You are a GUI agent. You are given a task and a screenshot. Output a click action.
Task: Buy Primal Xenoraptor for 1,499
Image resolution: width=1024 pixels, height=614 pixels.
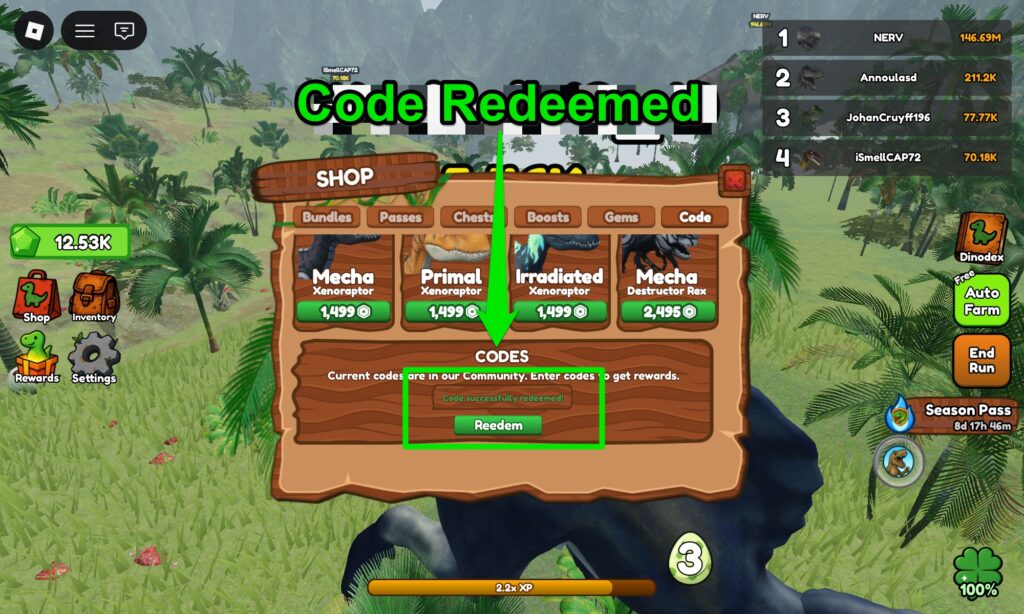click(451, 312)
